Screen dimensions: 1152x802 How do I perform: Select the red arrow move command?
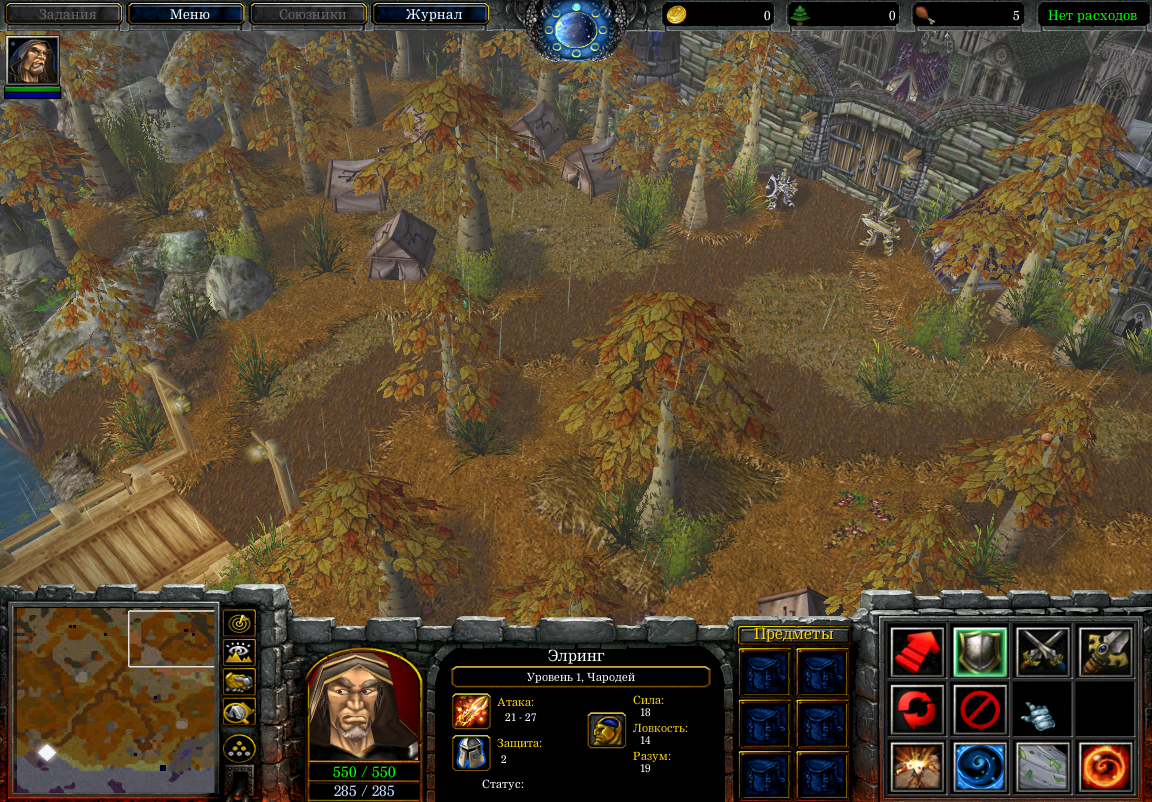coord(917,652)
